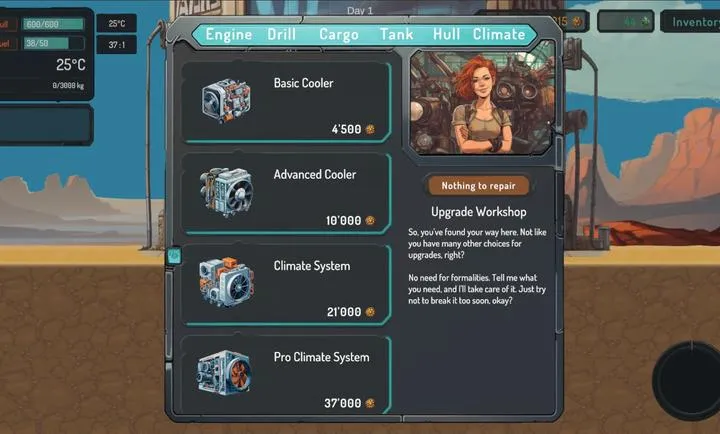
Task: Select the Advanced Cooler upgrade
Action: (286, 195)
